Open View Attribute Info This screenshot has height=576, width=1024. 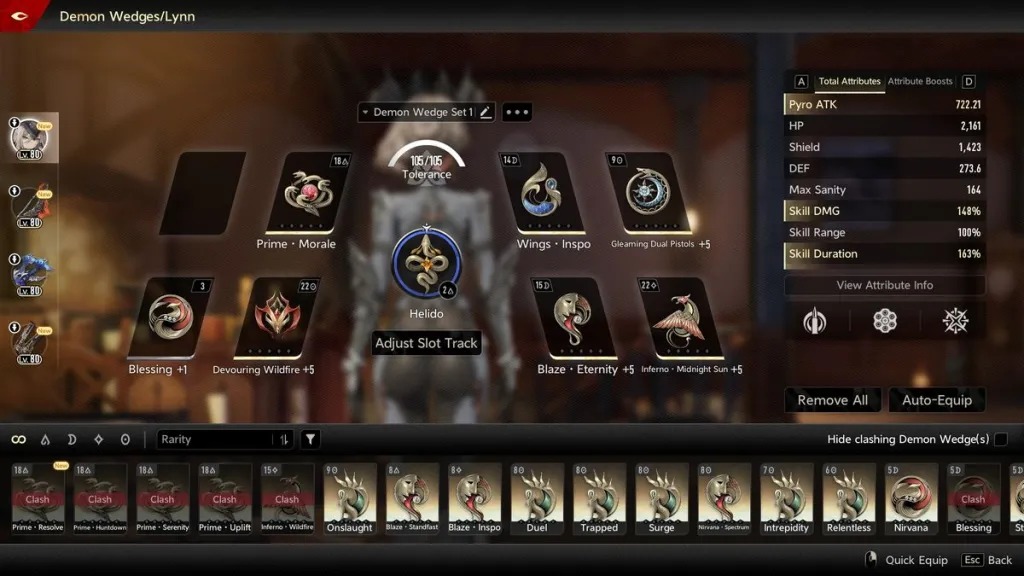[884, 285]
